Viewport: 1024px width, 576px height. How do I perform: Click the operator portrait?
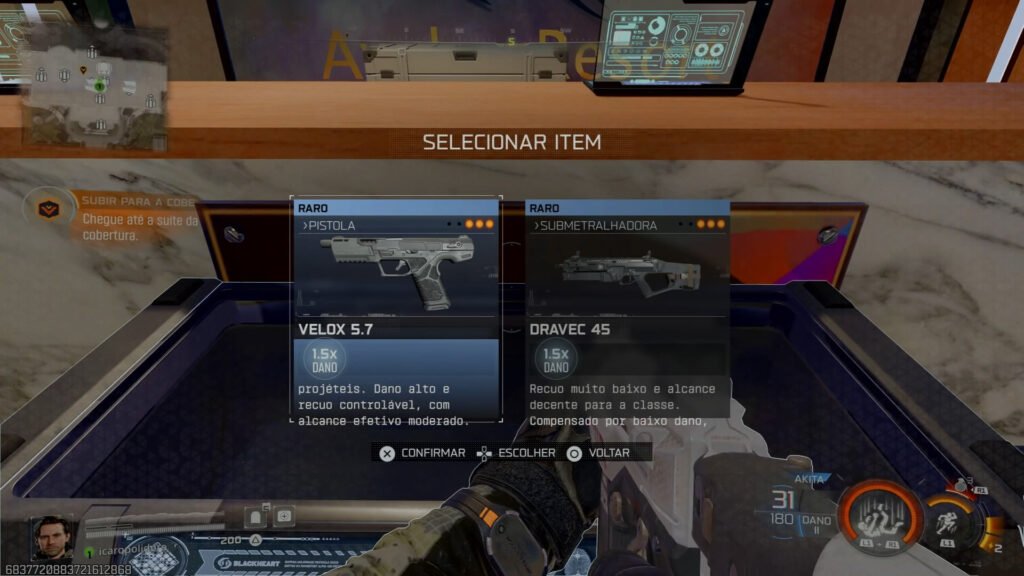[53, 538]
